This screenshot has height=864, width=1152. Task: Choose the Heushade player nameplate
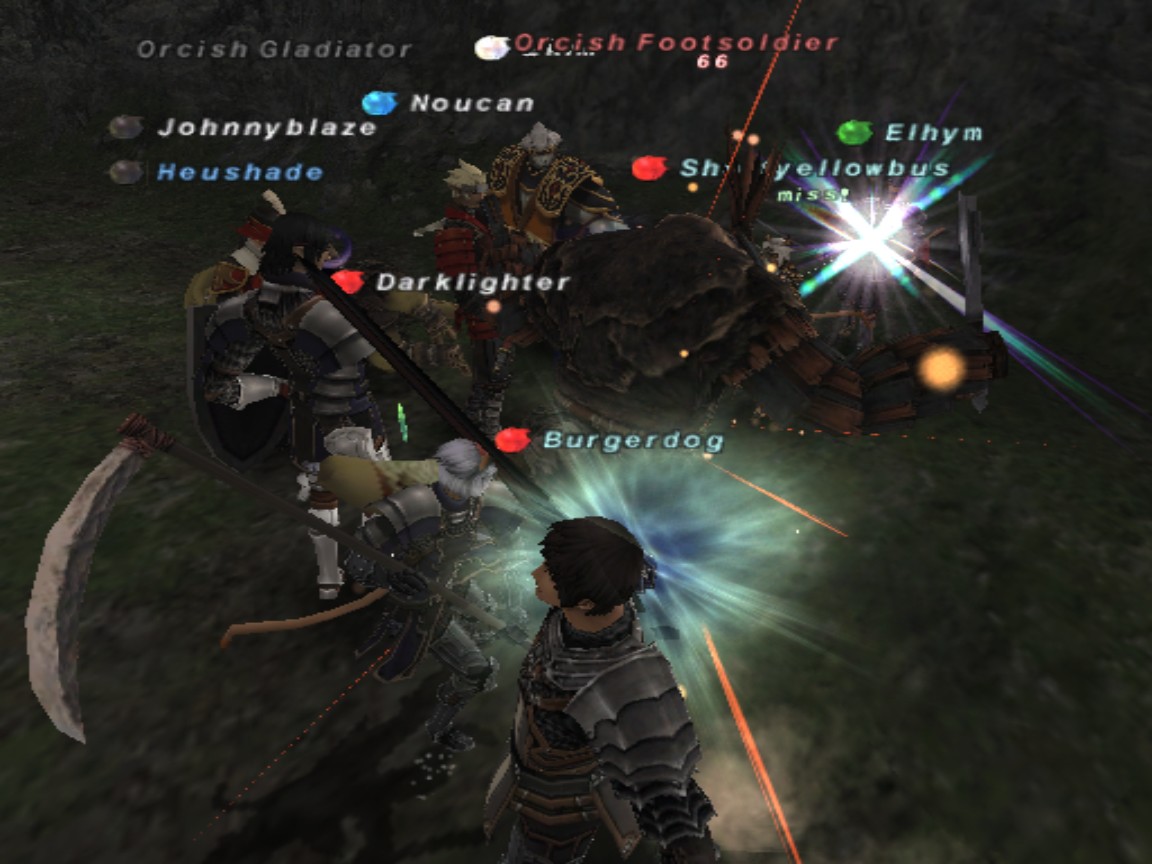tap(240, 172)
